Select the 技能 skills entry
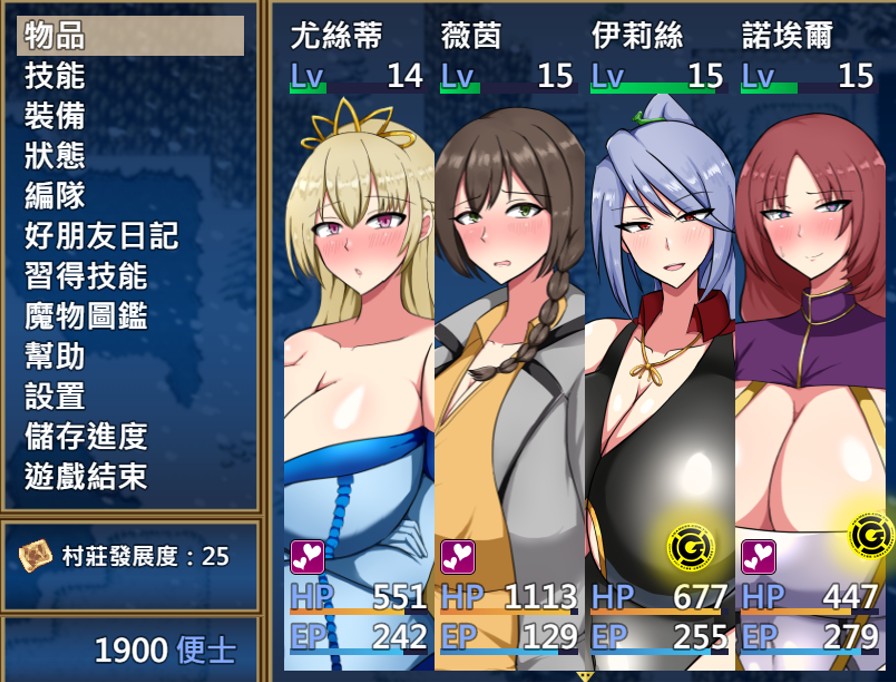 130,76
